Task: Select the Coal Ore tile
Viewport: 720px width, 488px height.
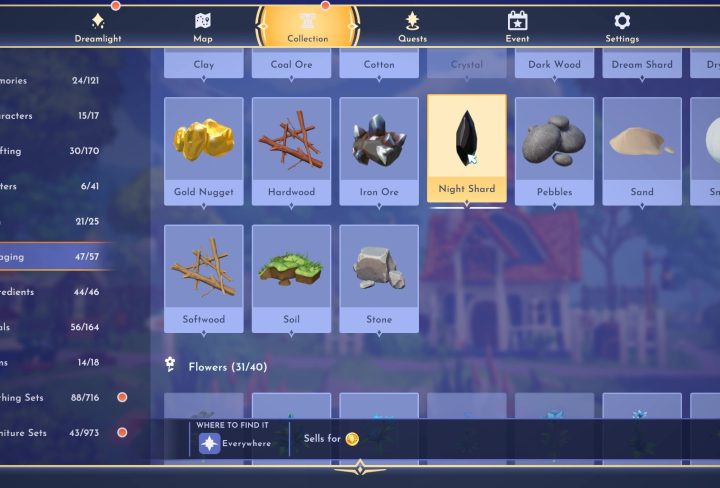Action: 291,63
